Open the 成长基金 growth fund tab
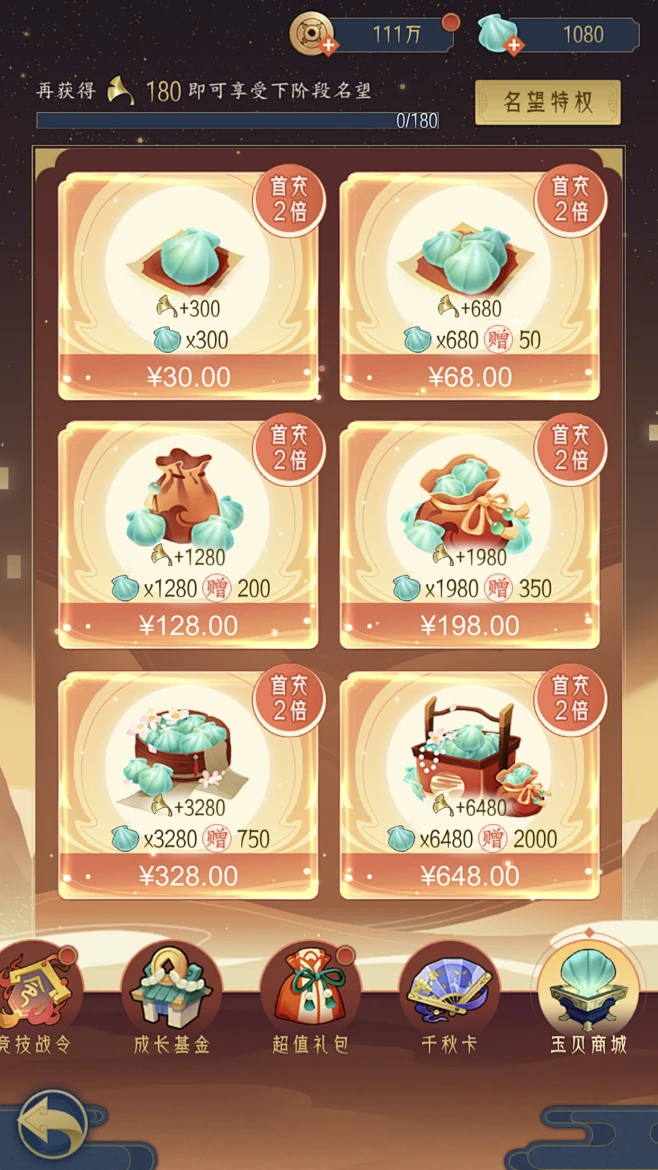 pos(172,1000)
